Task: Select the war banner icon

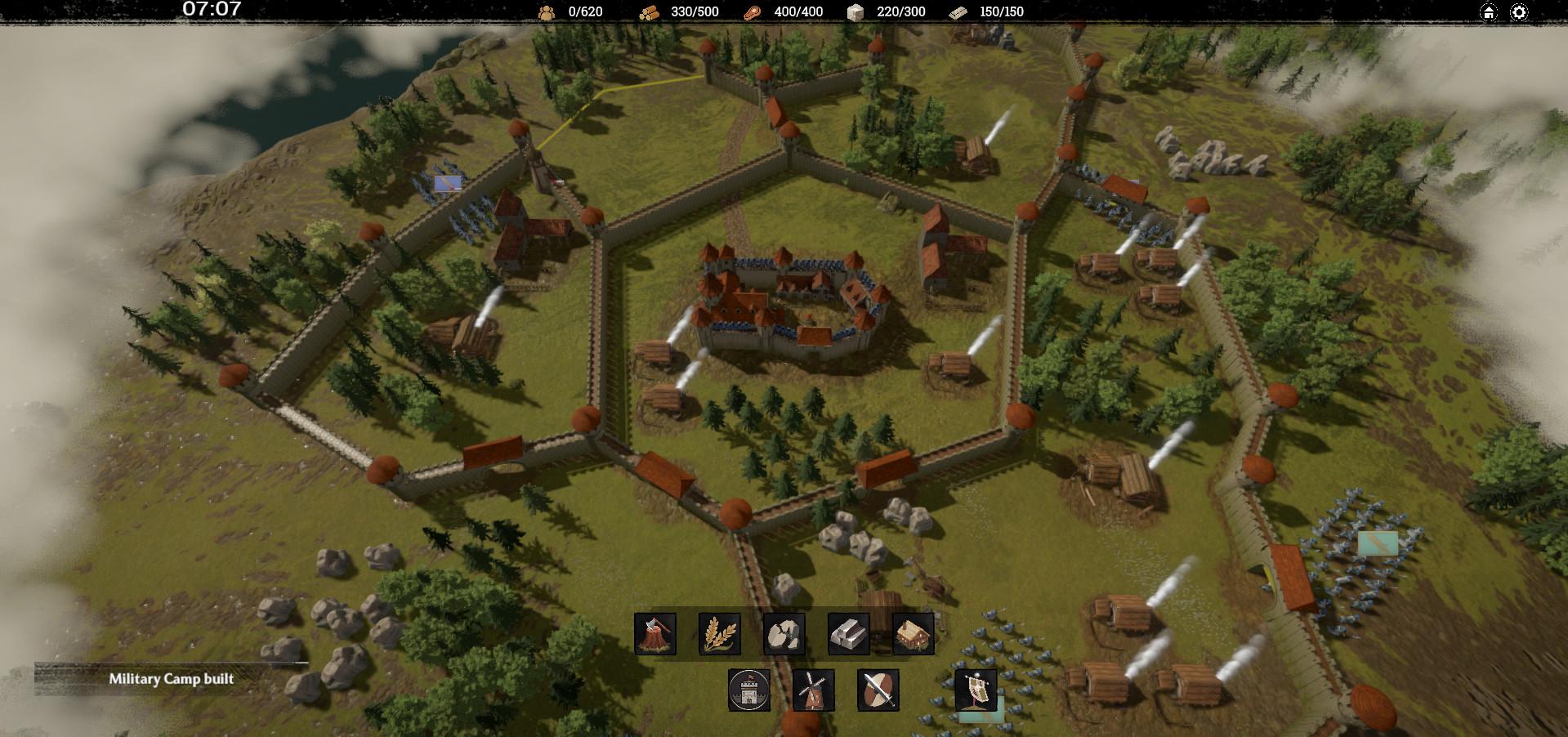Action: (x=976, y=690)
